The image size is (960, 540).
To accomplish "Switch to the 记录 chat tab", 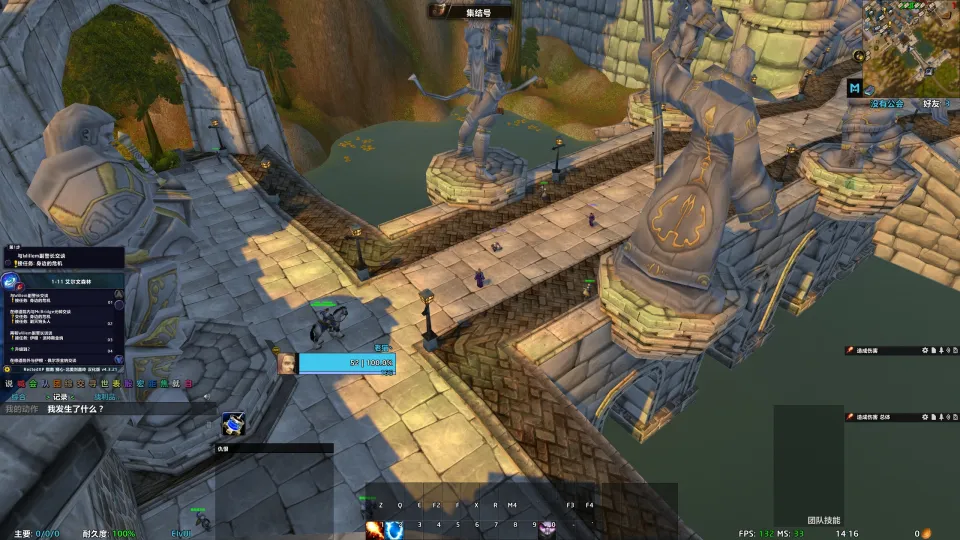I will coord(60,397).
